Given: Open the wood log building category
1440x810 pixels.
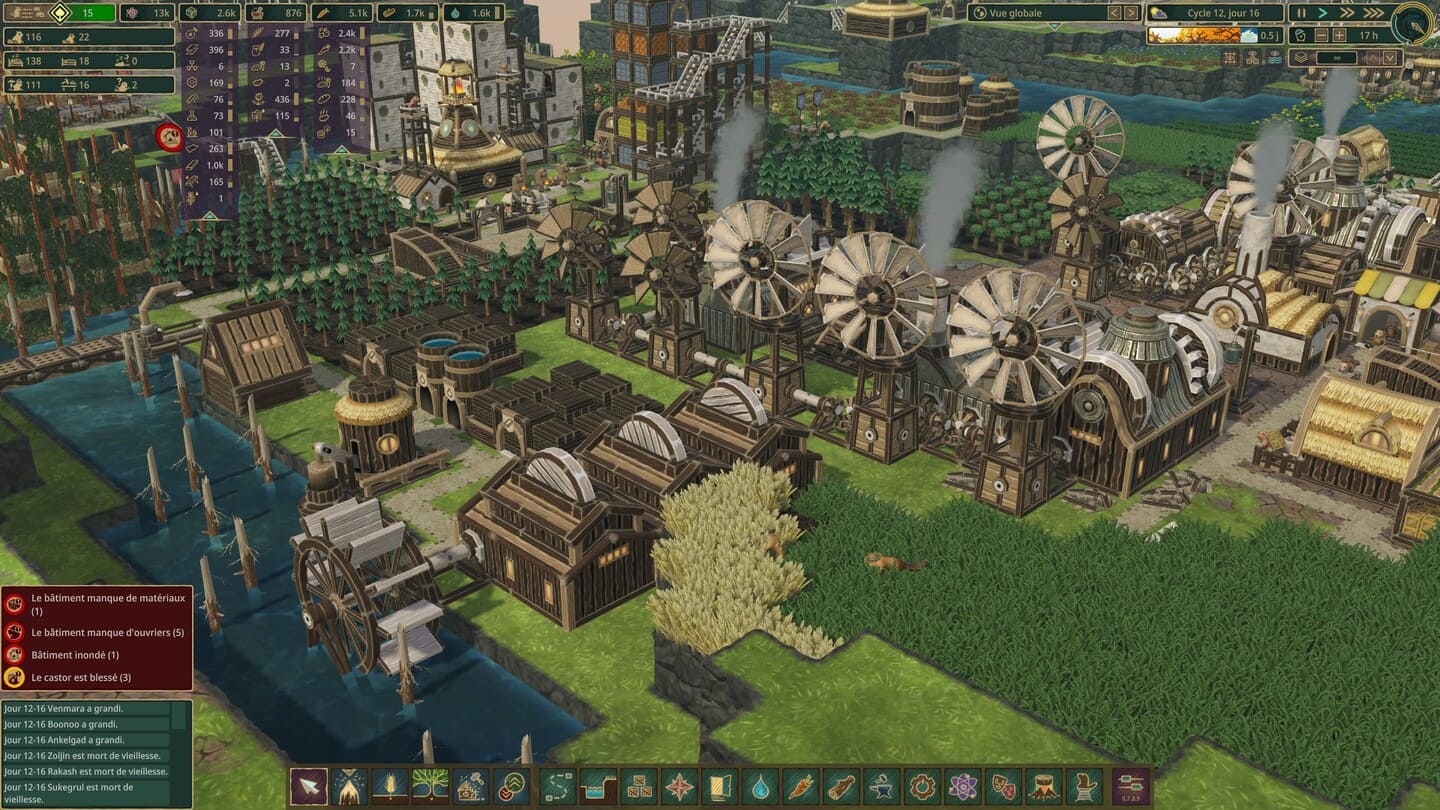Looking at the screenshot, I should [842, 786].
